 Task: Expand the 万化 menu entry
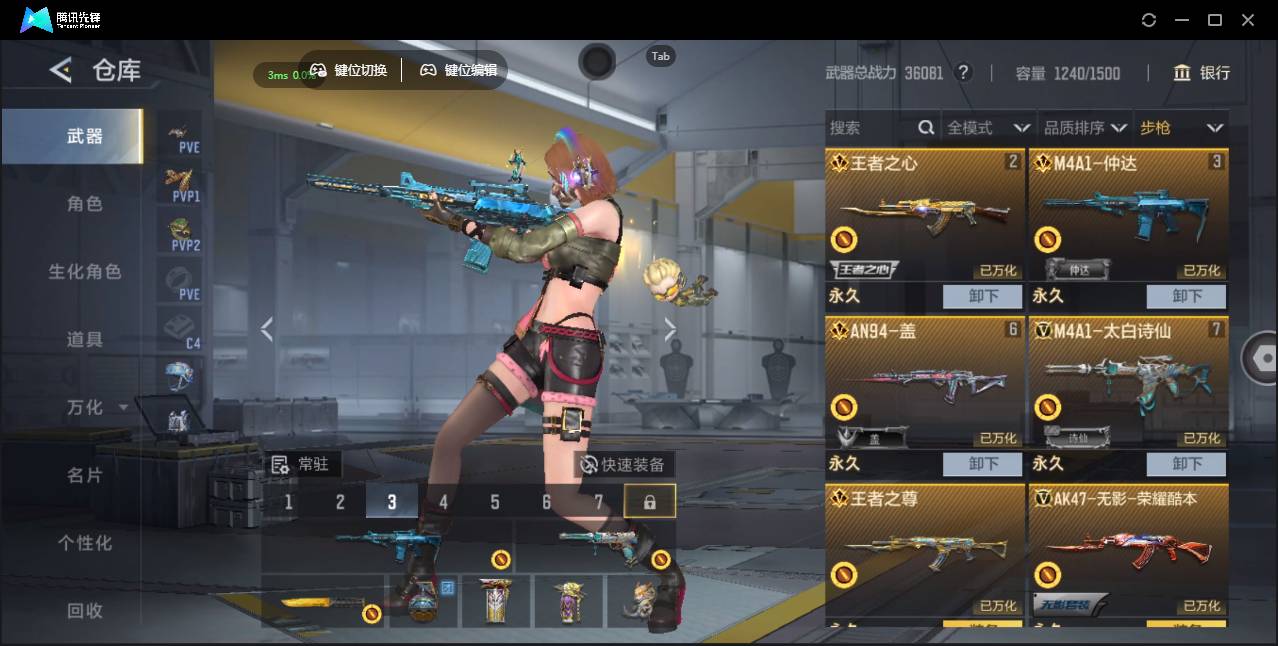96,408
